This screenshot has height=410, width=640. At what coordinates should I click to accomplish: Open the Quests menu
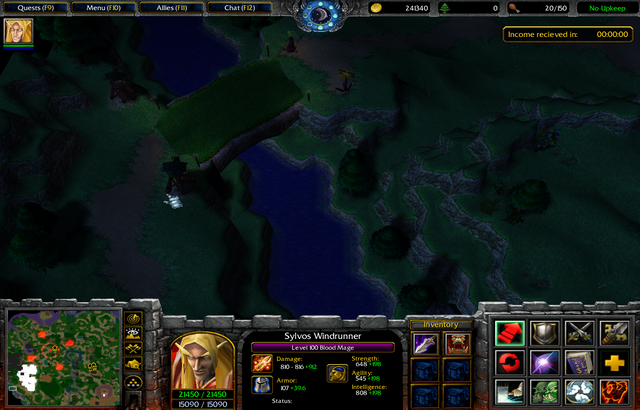[x=35, y=8]
